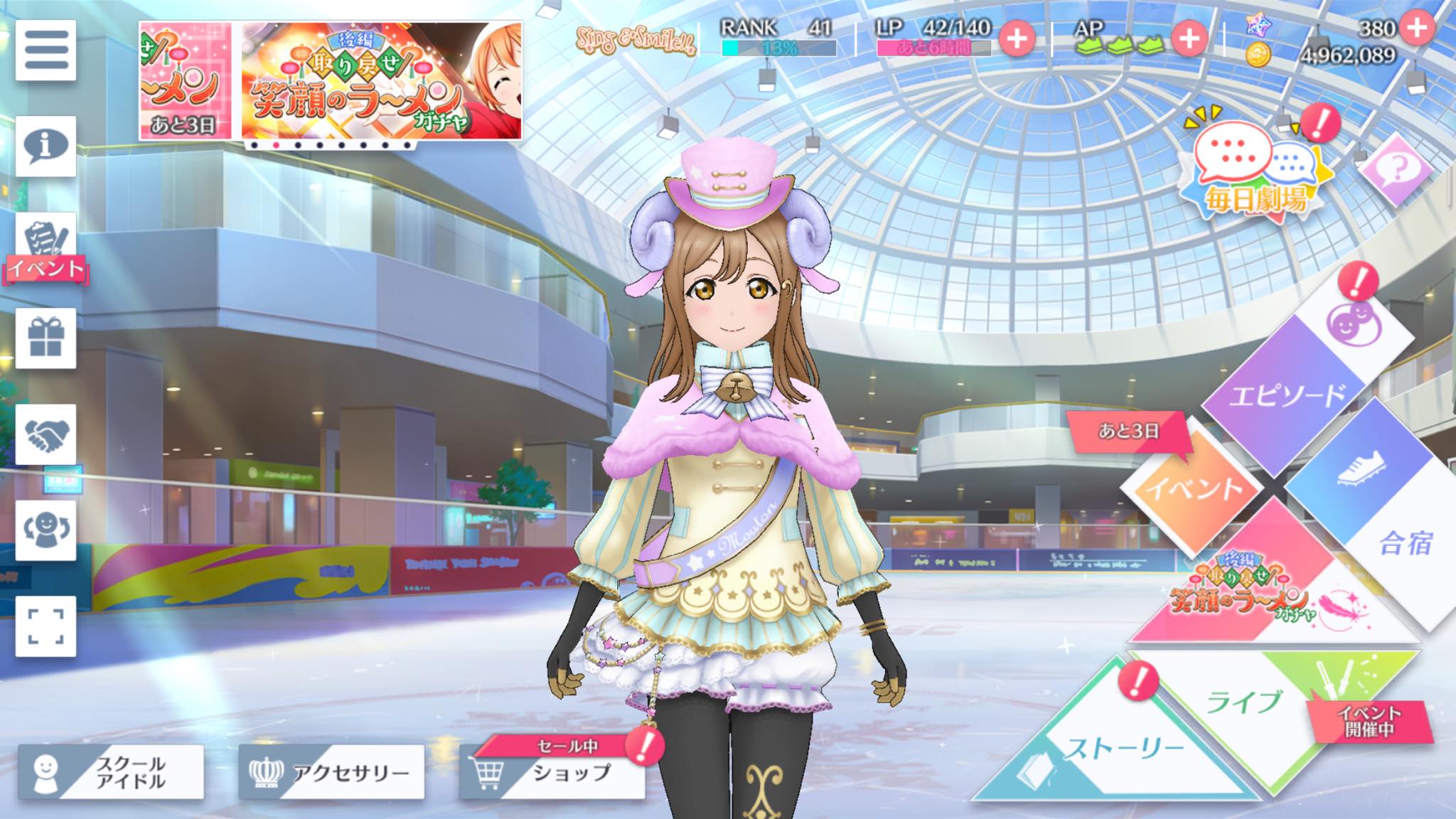Open the ramen gacha banner at top
Viewport: 1456px width, 819px height.
coord(381,81)
